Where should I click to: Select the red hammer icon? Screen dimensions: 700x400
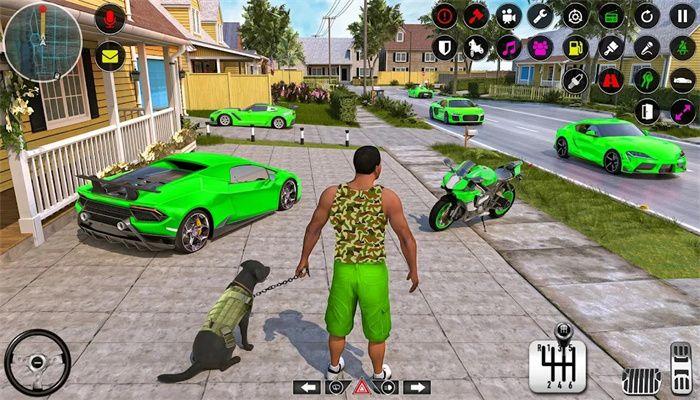pyautogui.click(x=477, y=16)
